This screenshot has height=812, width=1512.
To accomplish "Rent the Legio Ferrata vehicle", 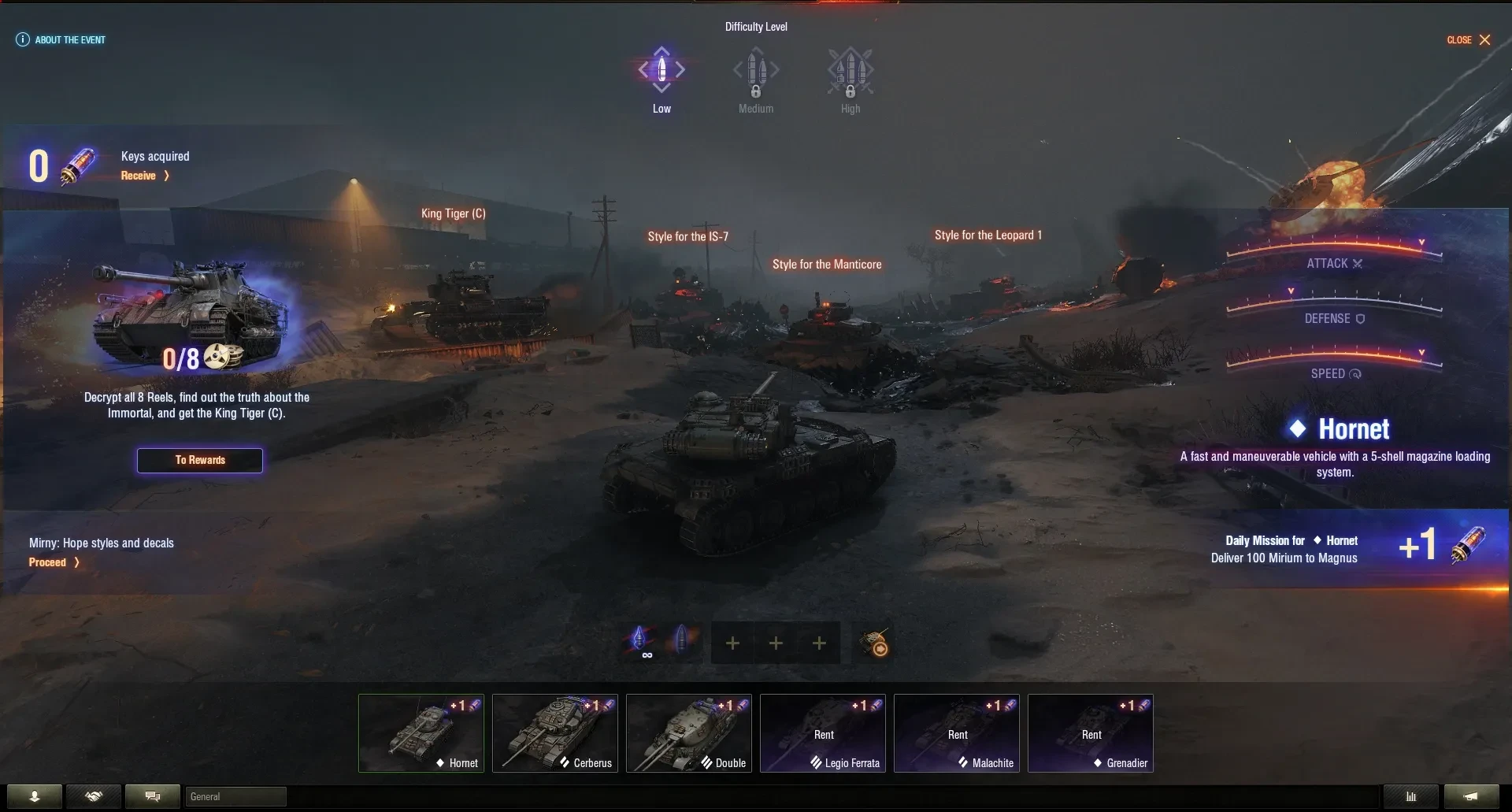I will click(x=823, y=733).
